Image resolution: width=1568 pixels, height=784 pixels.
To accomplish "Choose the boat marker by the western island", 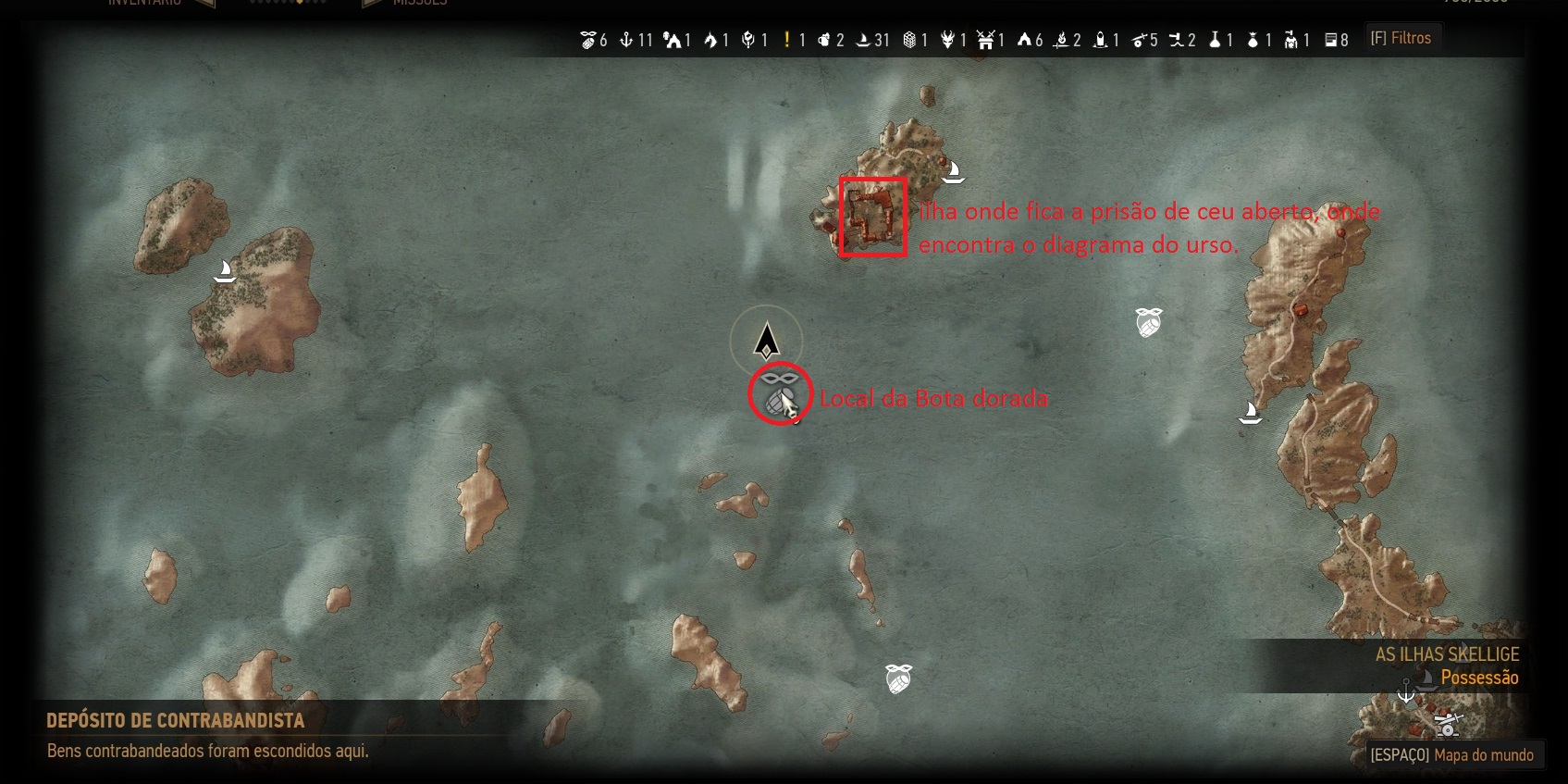I will tap(224, 270).
